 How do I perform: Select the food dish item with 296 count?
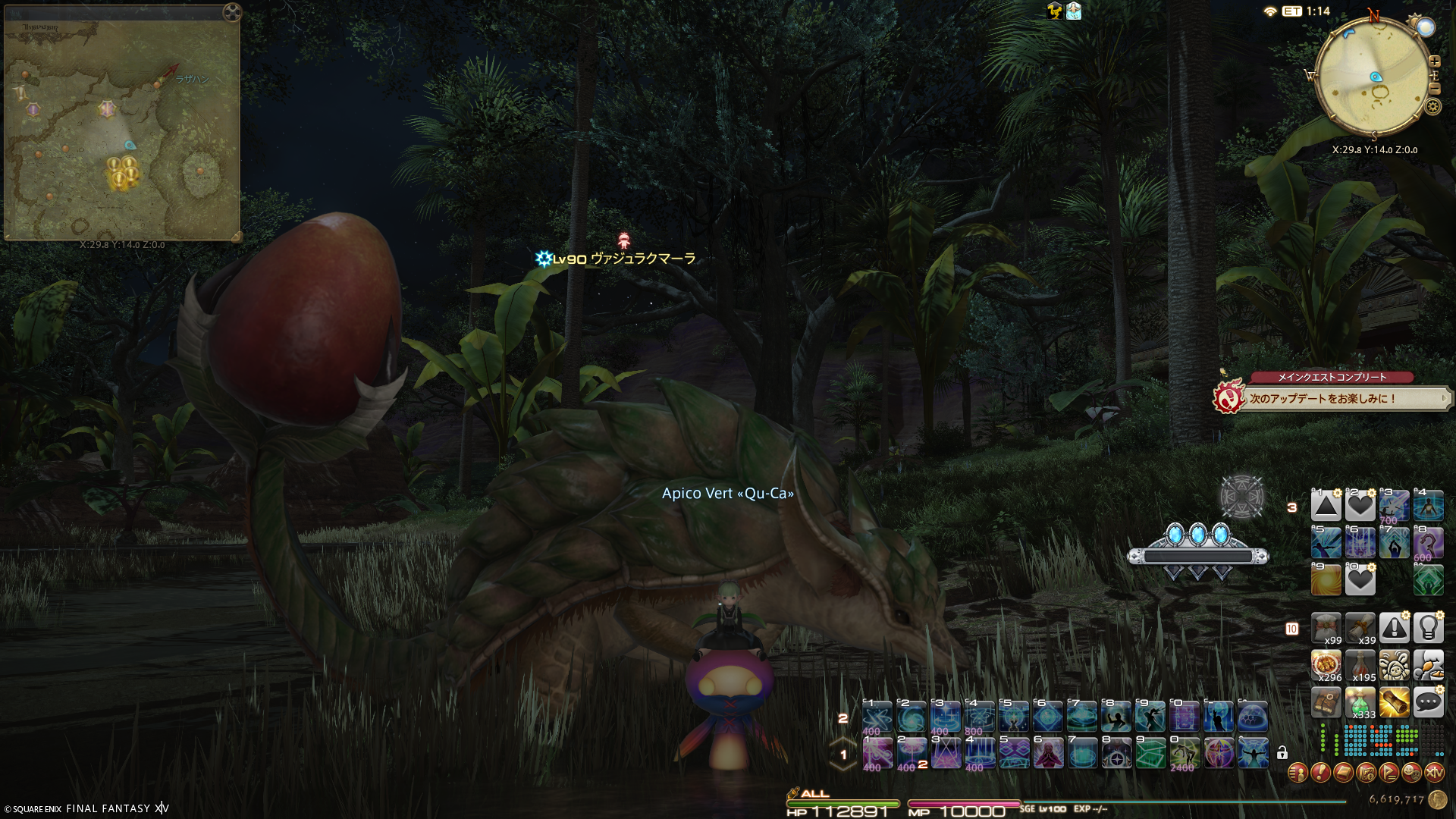(x=1326, y=665)
